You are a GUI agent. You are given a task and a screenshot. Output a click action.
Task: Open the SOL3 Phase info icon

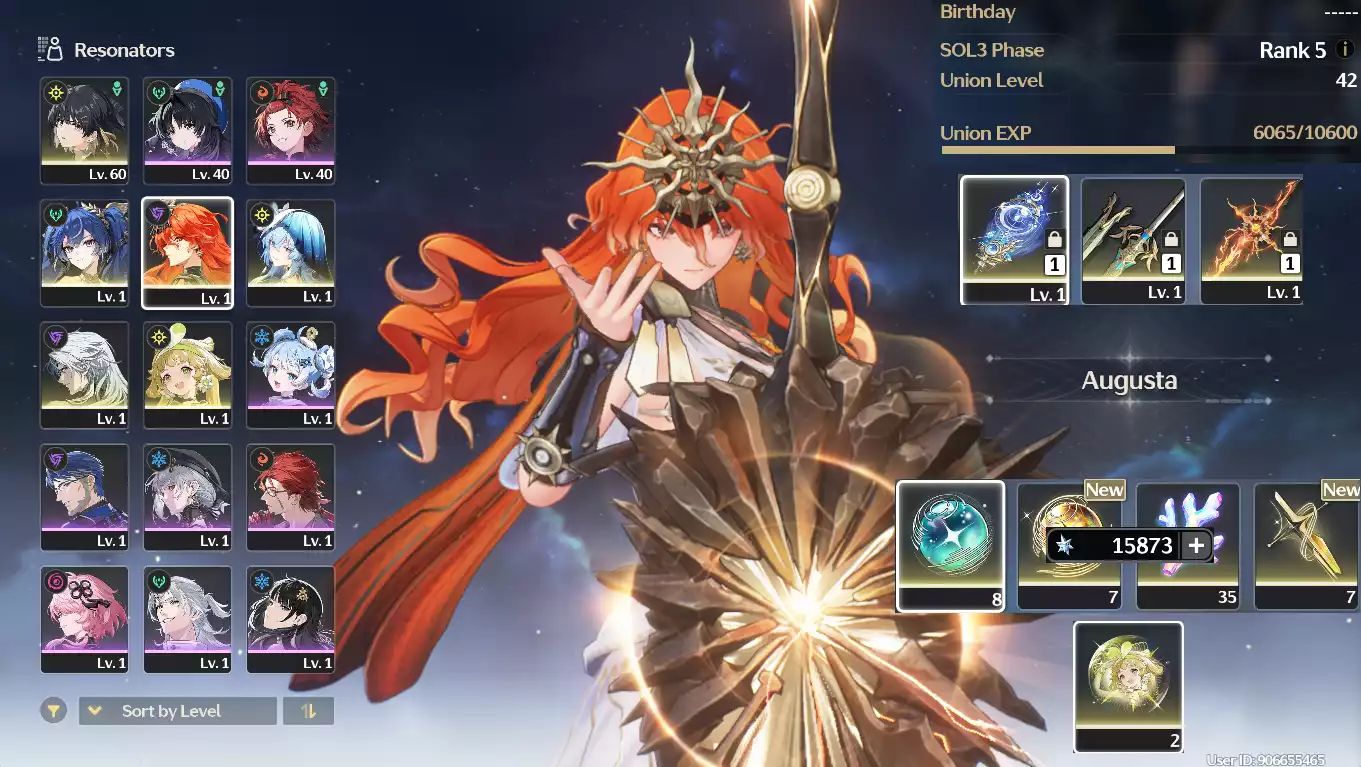click(1344, 50)
